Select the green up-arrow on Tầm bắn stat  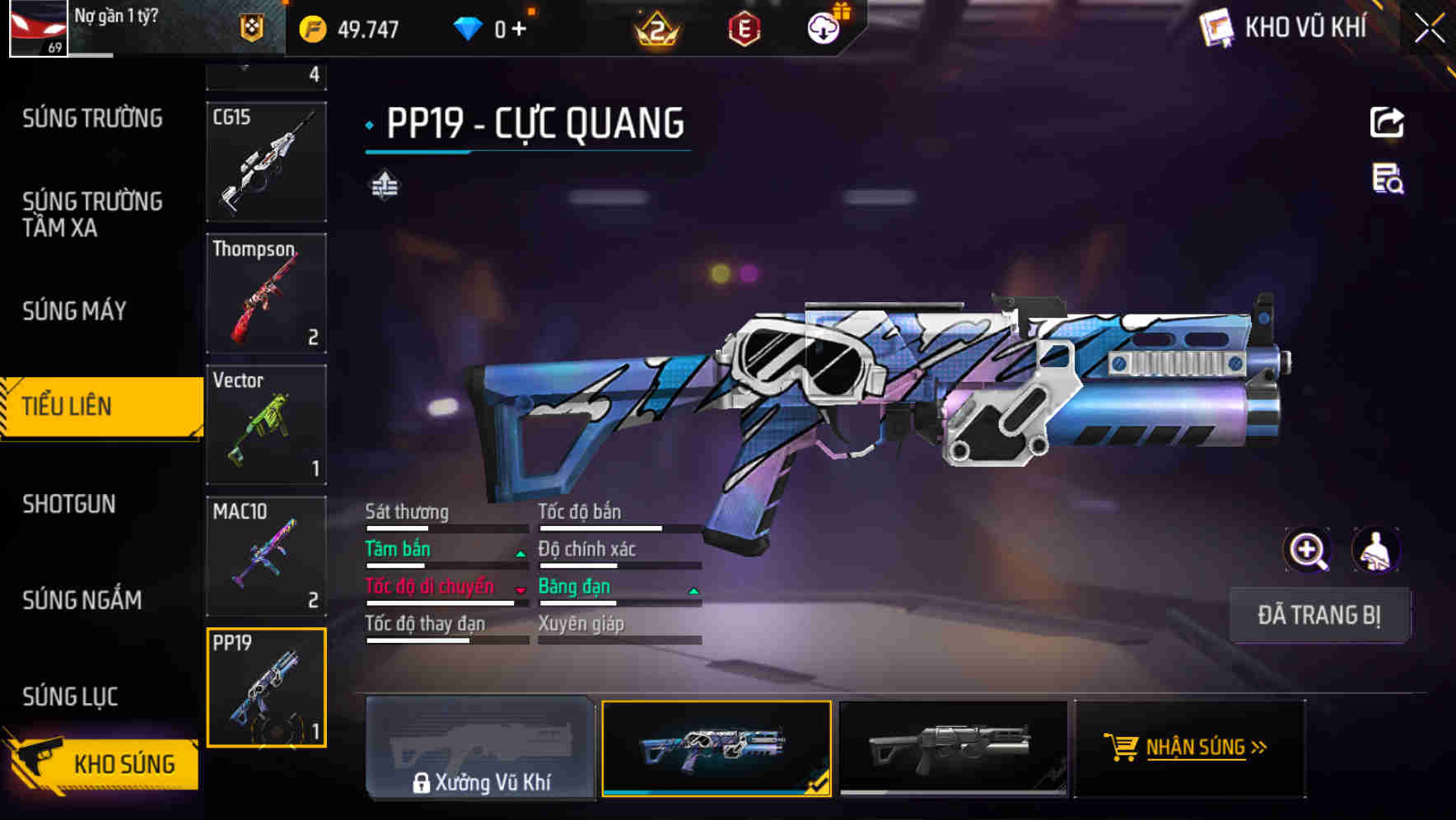coord(520,553)
